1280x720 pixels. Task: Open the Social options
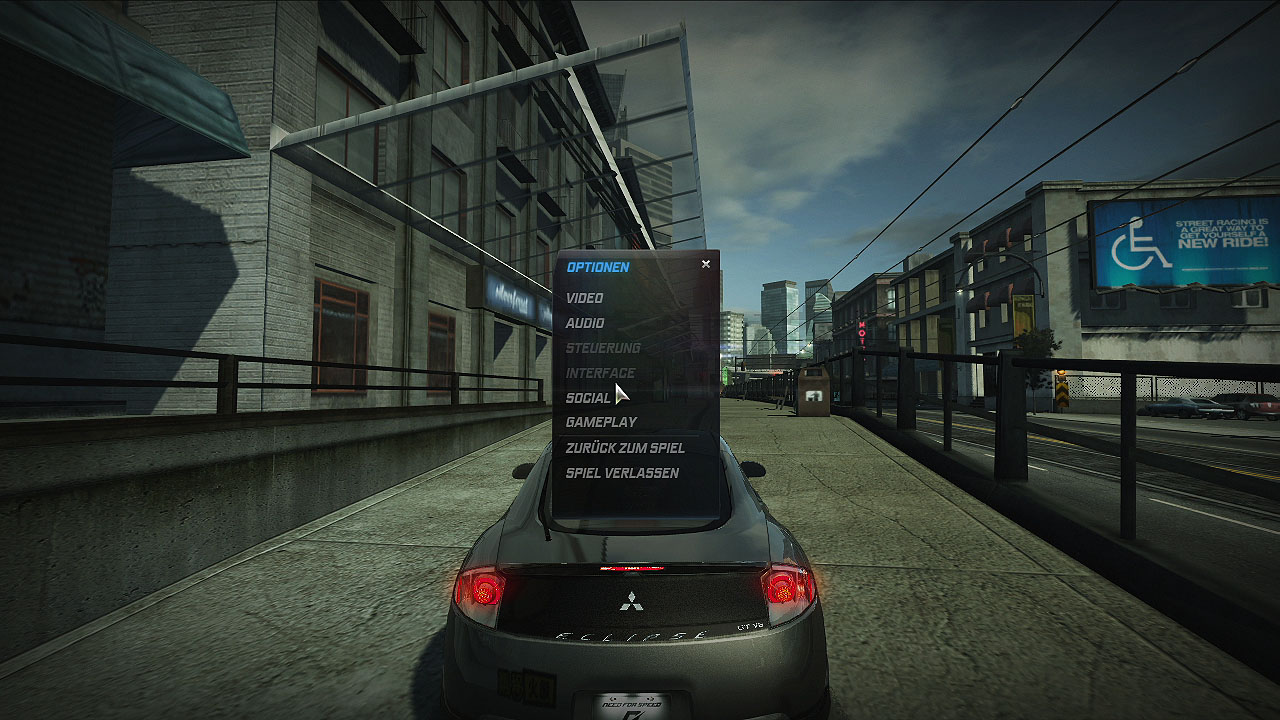[x=588, y=398]
